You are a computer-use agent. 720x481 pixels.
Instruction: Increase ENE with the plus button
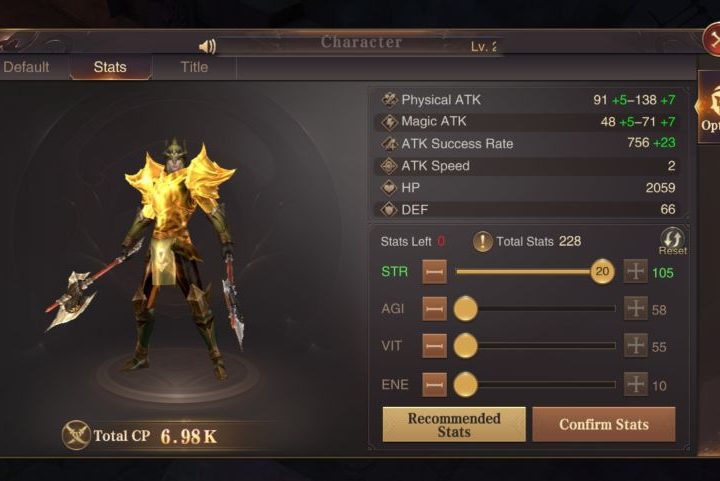636,384
